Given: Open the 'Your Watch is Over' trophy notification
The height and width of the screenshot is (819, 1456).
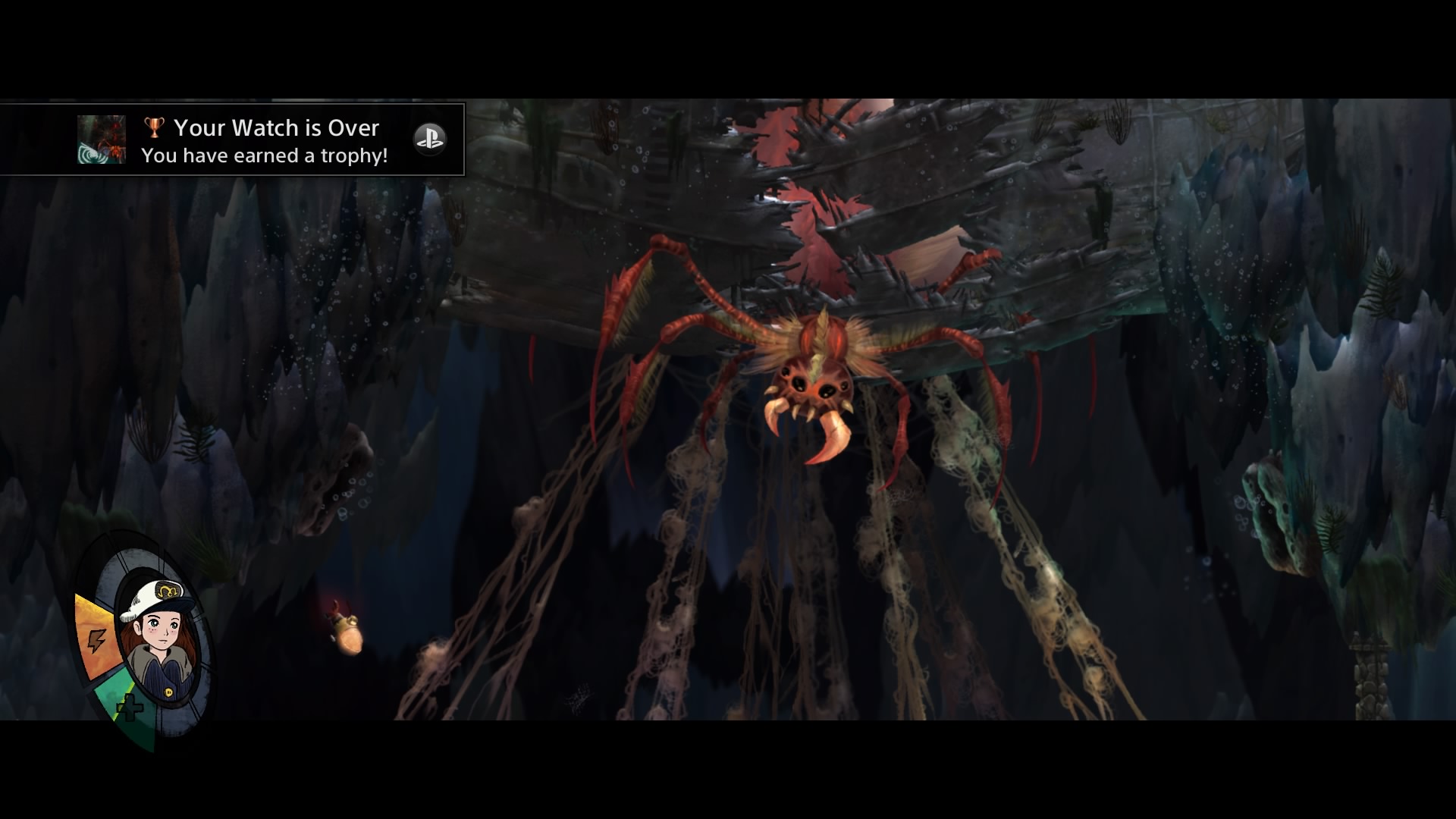Looking at the screenshot, I should point(265,140).
